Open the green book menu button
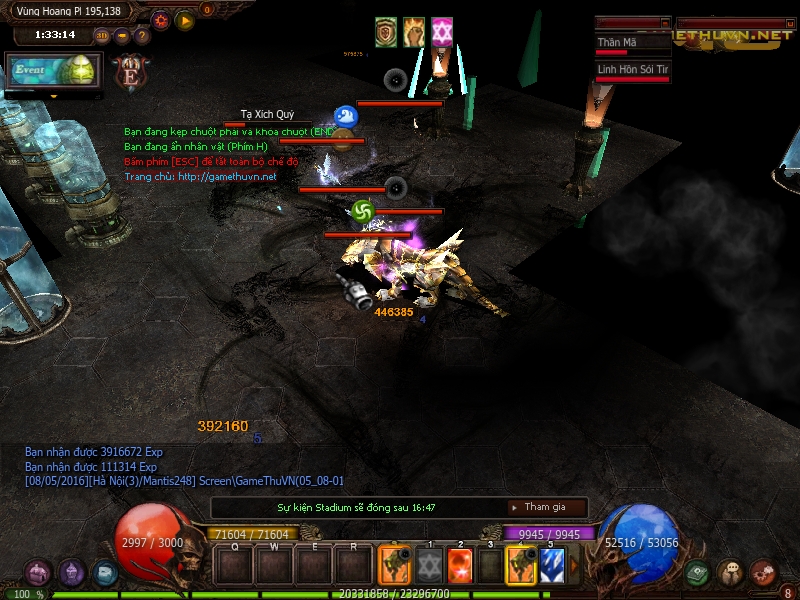This screenshot has width=800, height=600. [698, 573]
